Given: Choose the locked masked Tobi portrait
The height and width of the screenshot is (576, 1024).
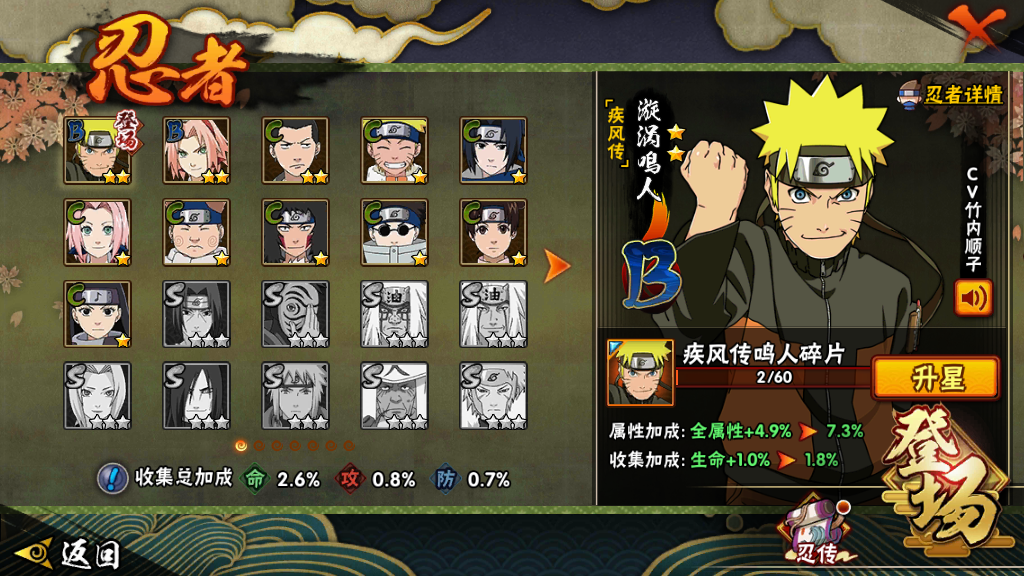Looking at the screenshot, I should tap(295, 314).
